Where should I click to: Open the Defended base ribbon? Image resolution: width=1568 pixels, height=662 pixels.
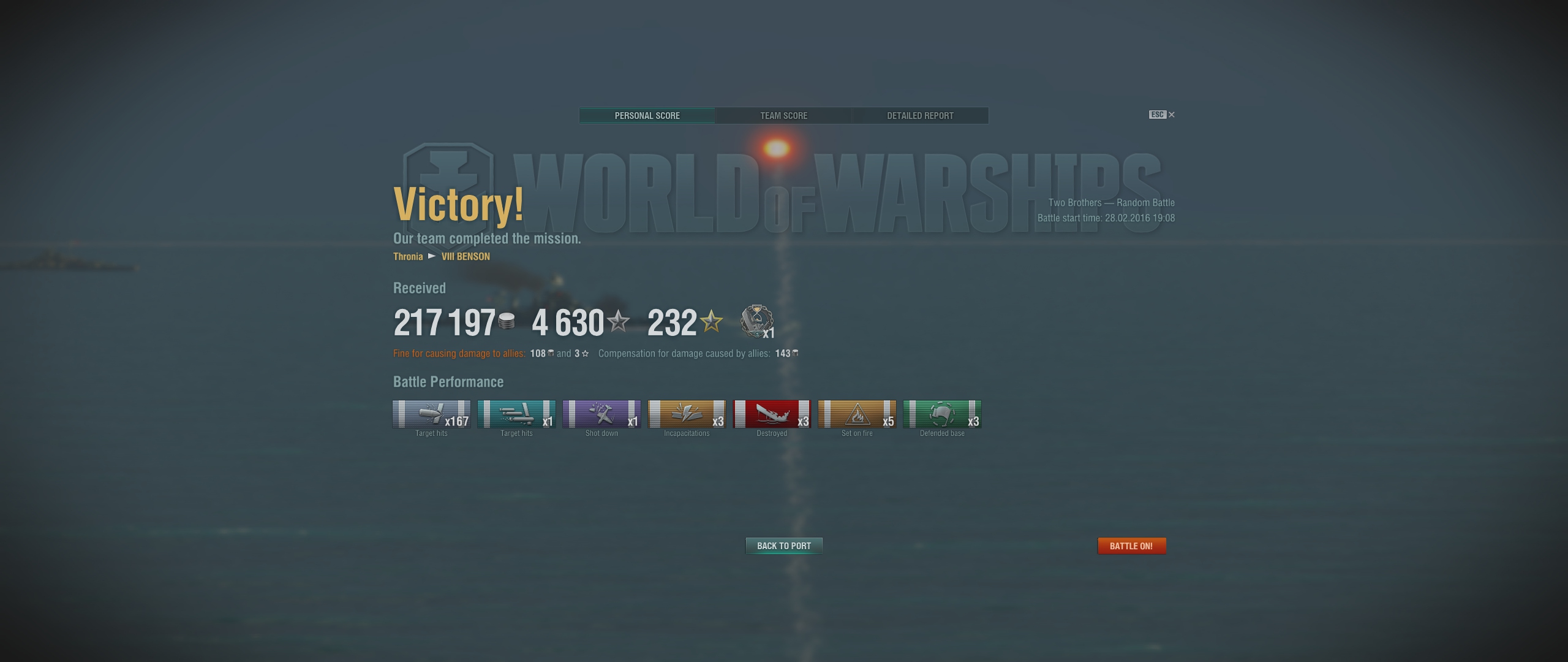click(x=942, y=414)
